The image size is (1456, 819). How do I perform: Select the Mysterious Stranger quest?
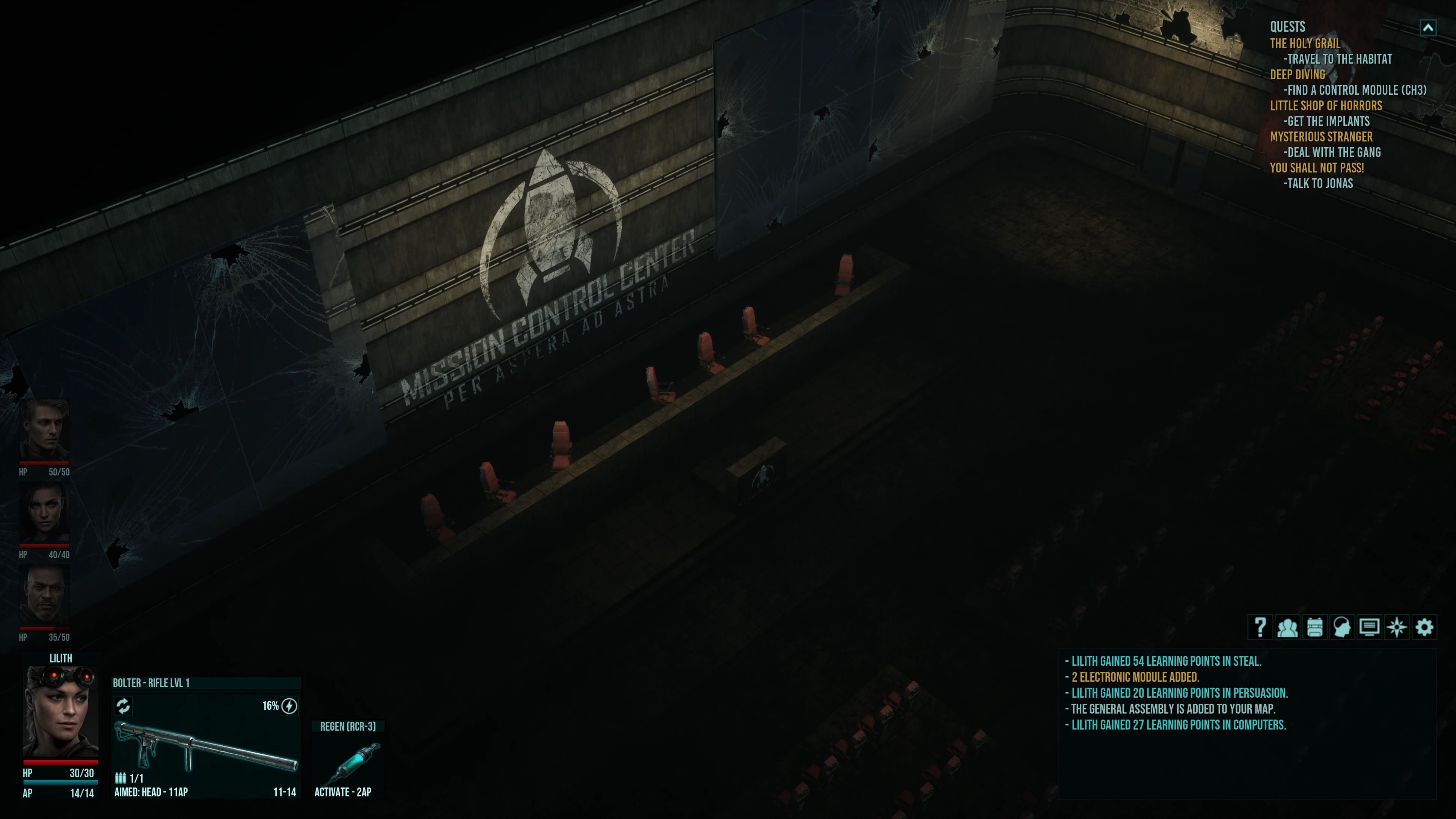(1321, 137)
